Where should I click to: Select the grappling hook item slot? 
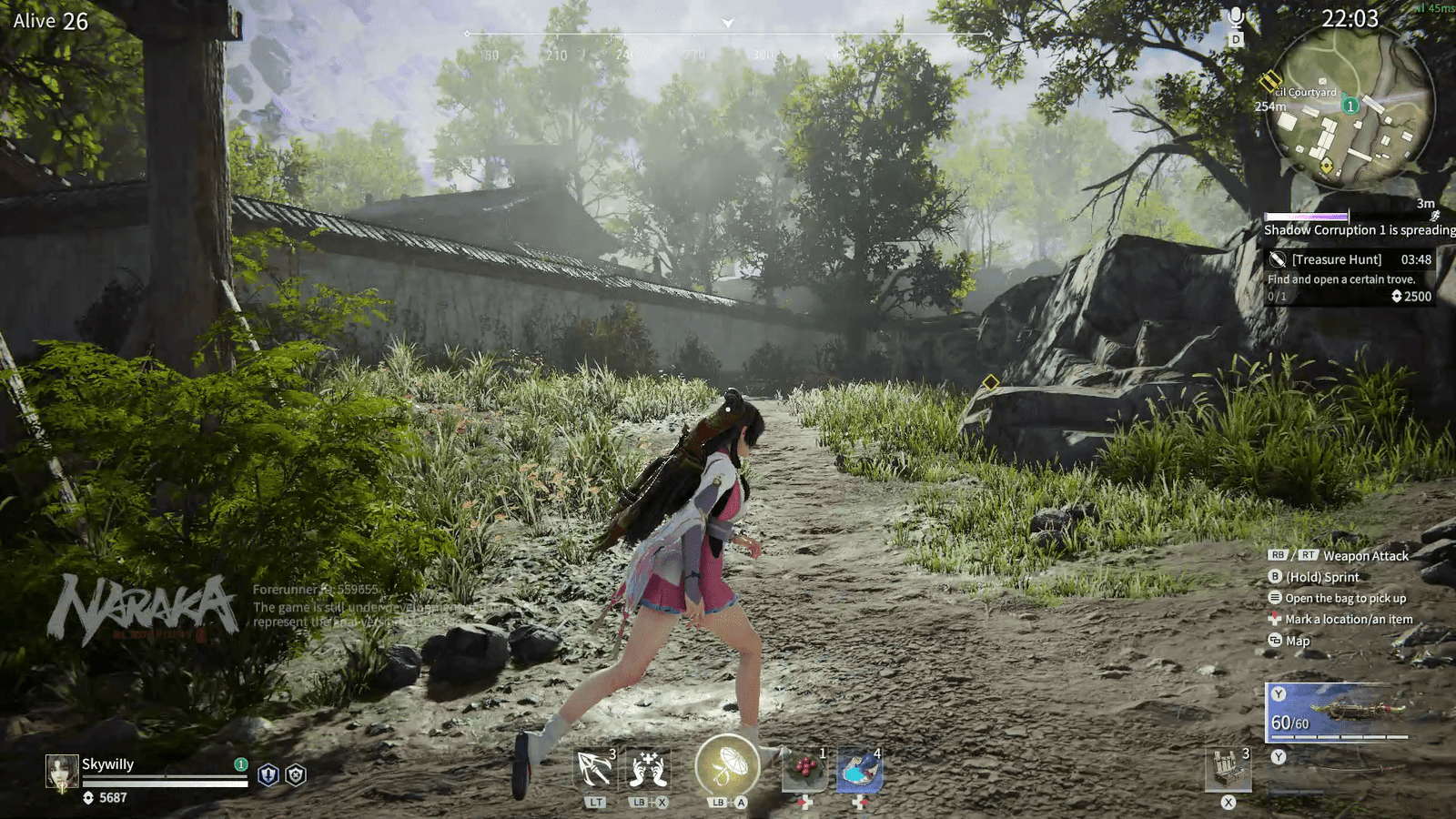tap(595, 770)
